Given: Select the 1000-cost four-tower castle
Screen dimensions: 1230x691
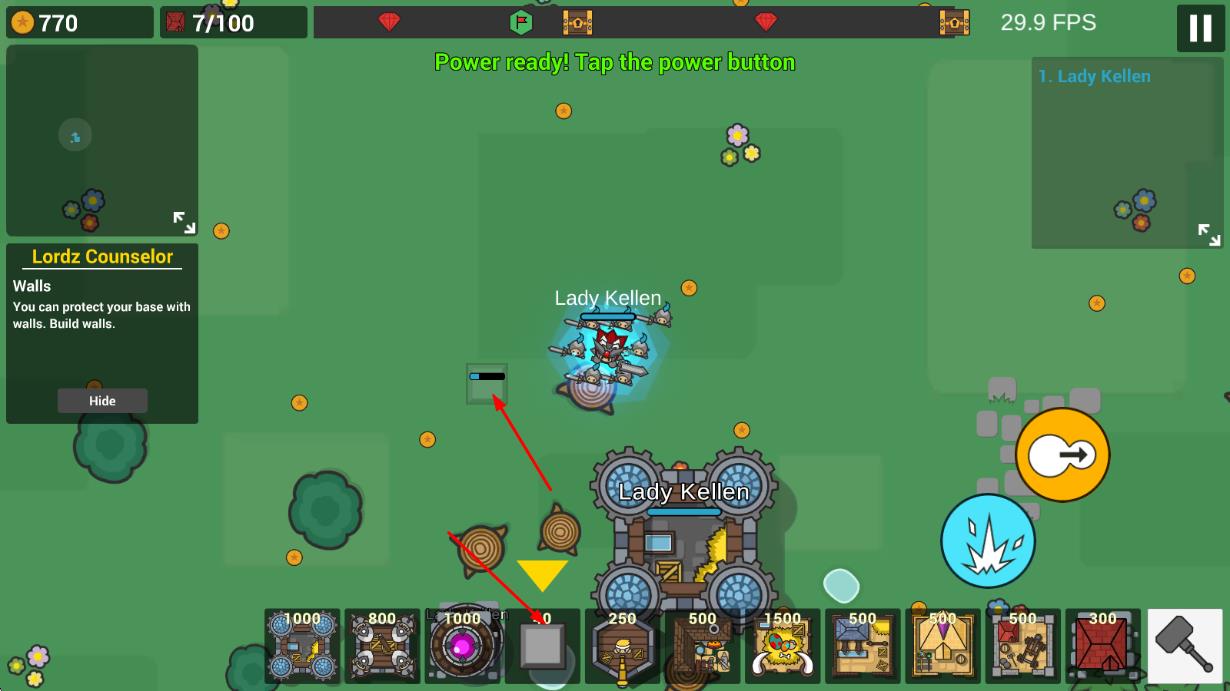Looking at the screenshot, I should [302, 646].
